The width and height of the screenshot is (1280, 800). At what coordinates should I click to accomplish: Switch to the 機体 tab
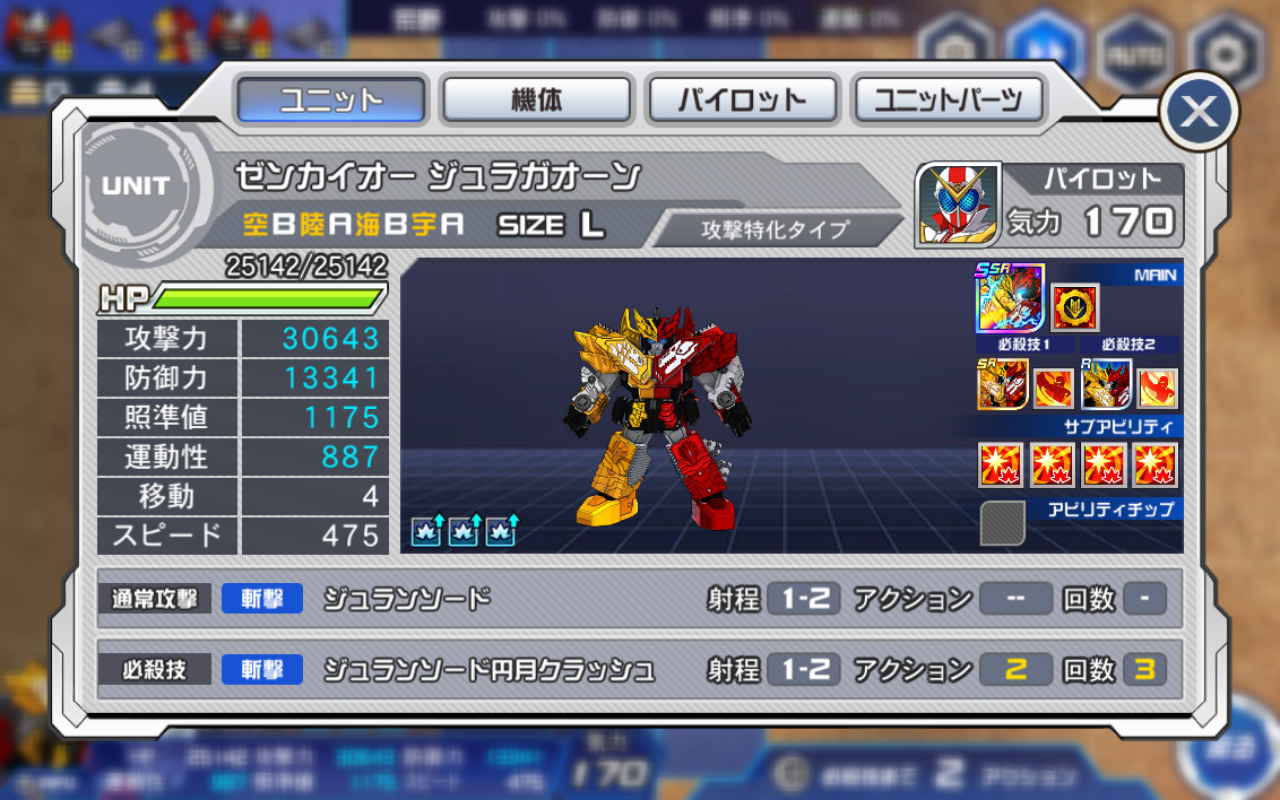point(537,100)
